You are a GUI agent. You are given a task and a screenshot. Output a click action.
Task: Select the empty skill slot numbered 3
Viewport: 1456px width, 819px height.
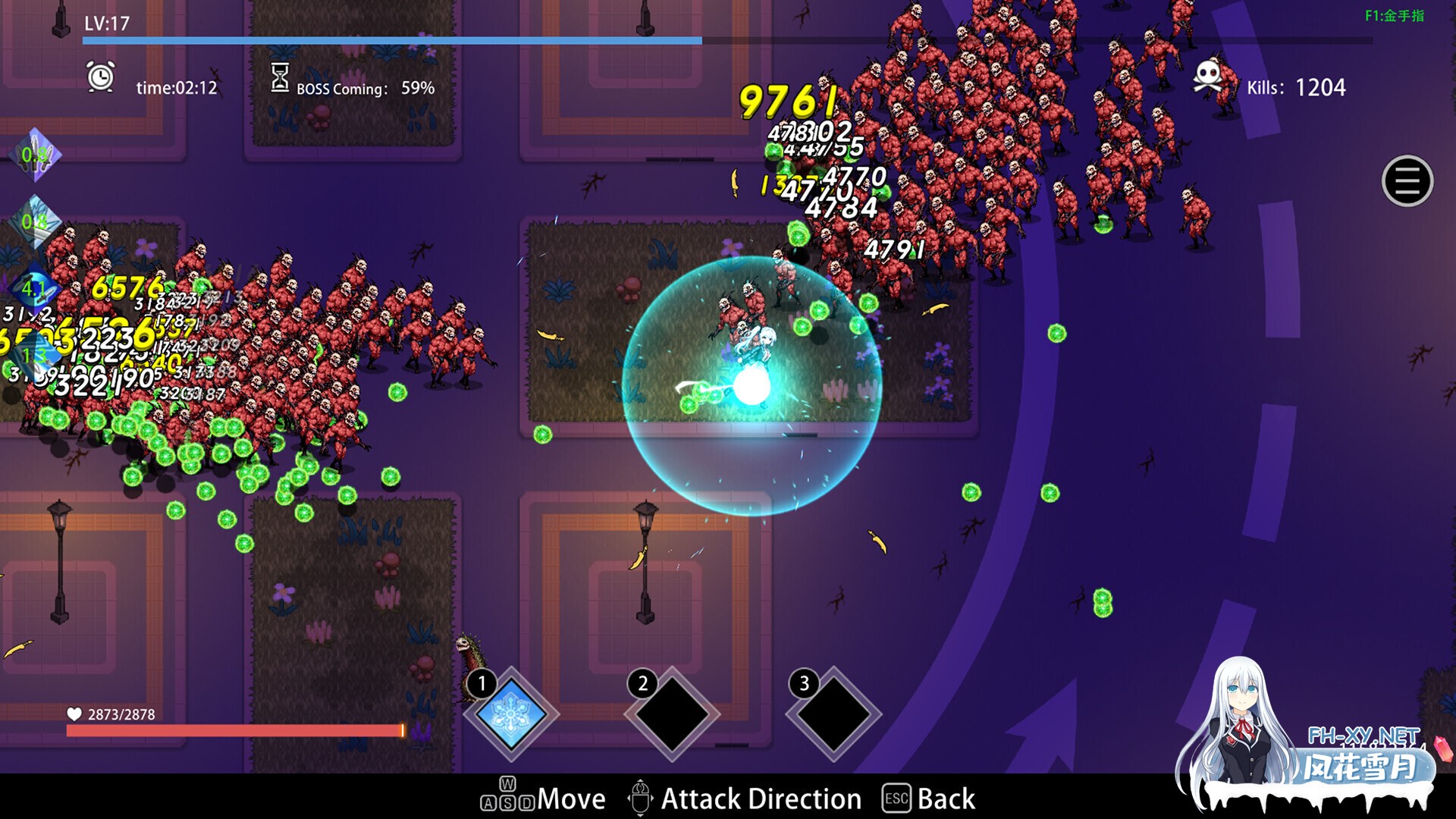(833, 714)
